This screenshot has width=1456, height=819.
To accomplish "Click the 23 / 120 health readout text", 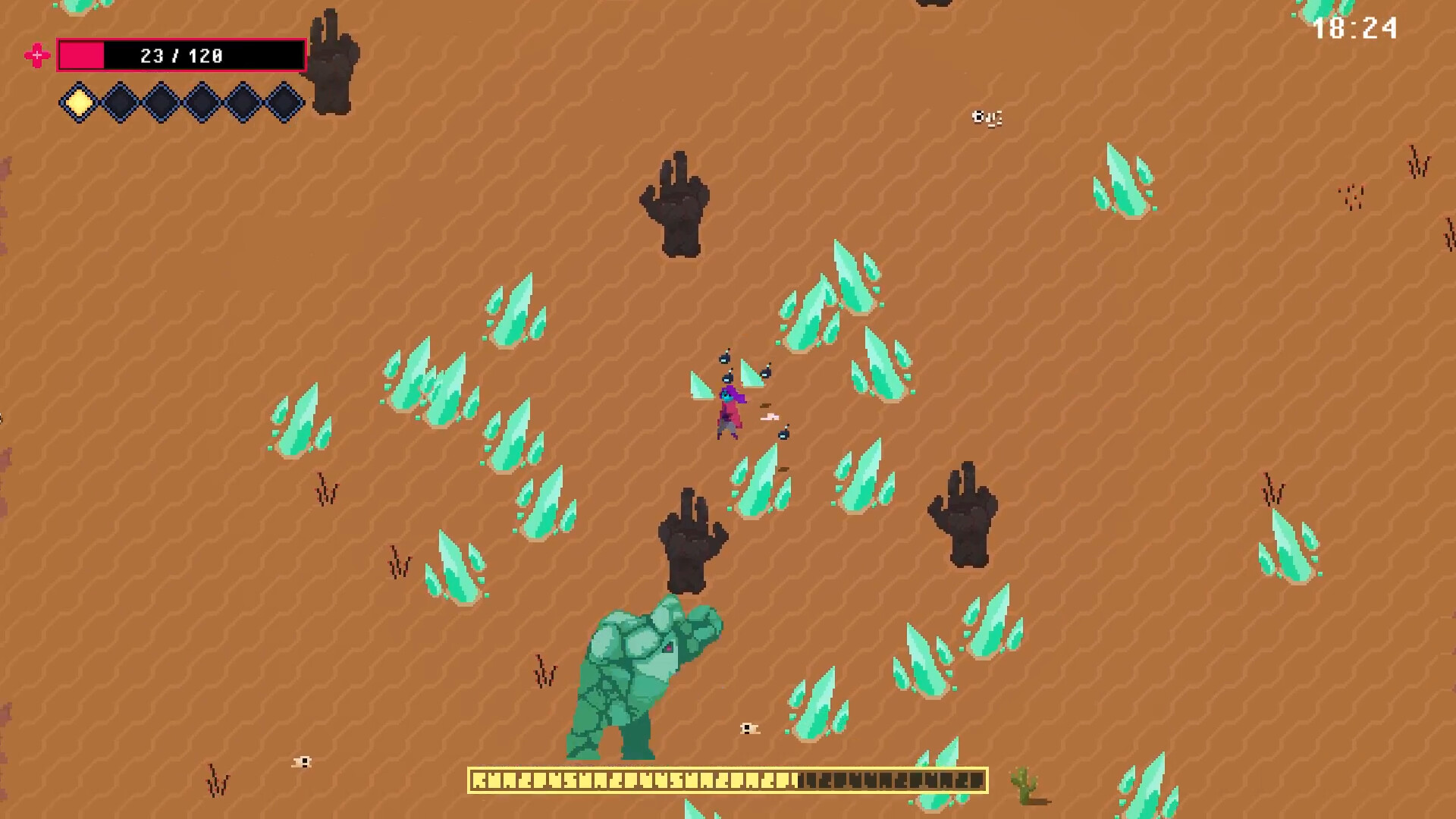I will [180, 55].
